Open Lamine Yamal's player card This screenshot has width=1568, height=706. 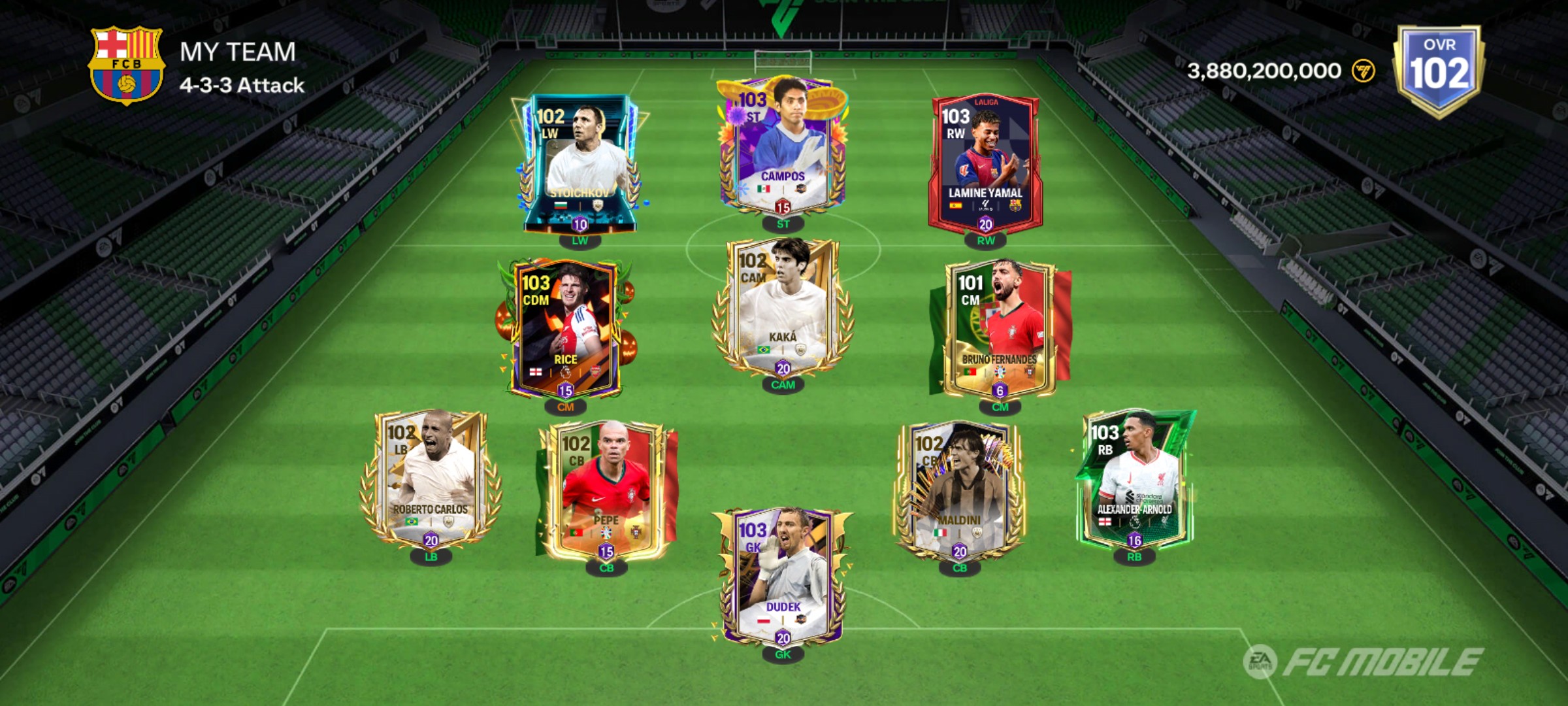point(985,163)
